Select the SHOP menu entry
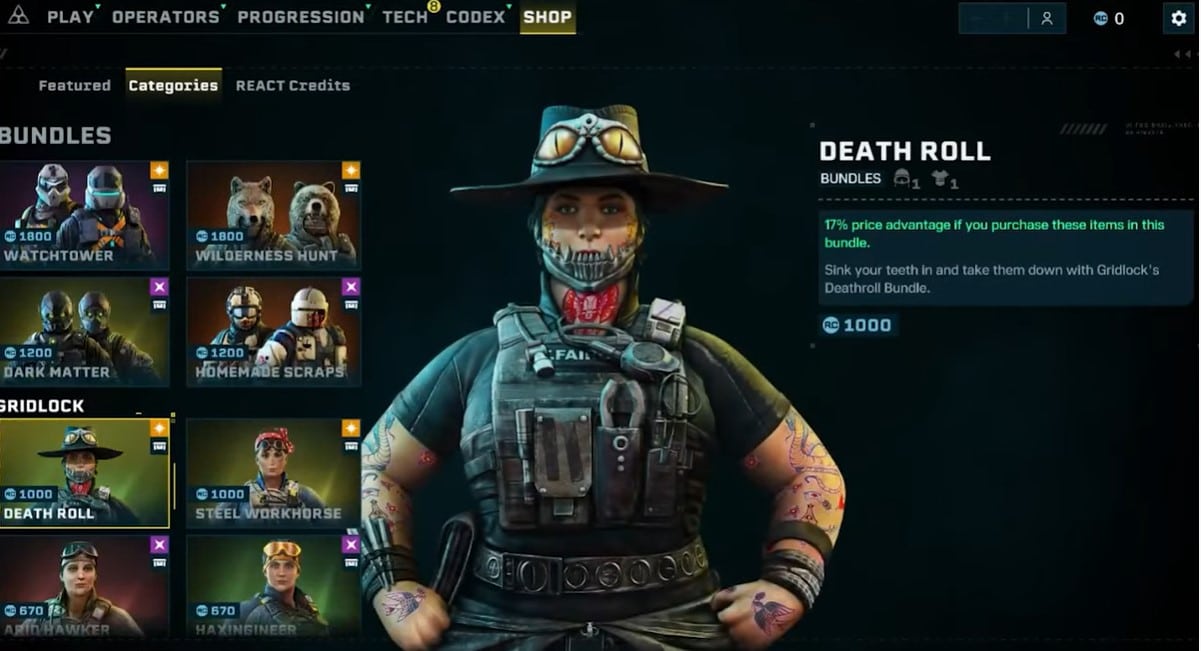1201x651 pixels. click(x=547, y=17)
